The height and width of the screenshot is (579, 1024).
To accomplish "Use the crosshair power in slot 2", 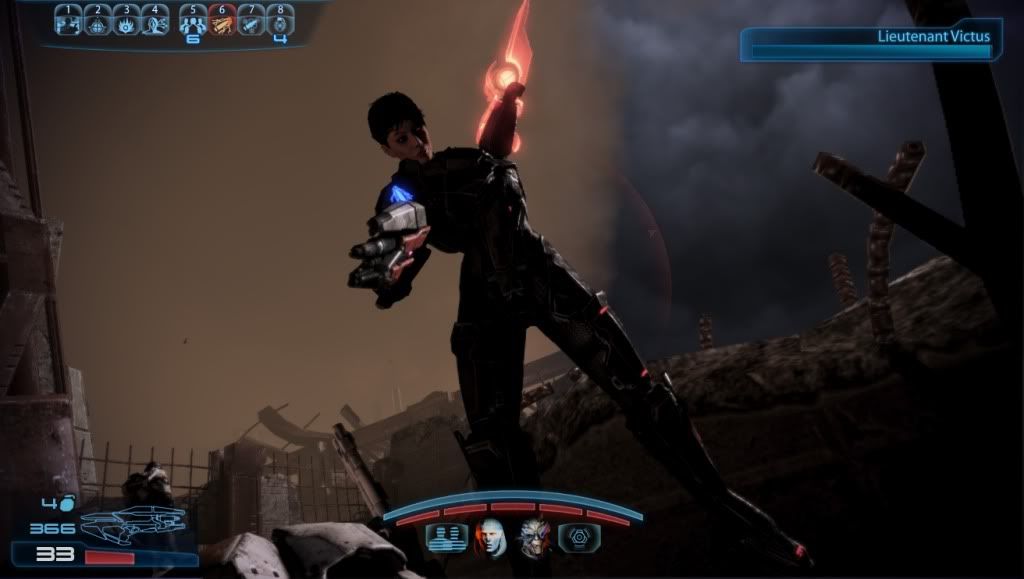I will point(97,20).
